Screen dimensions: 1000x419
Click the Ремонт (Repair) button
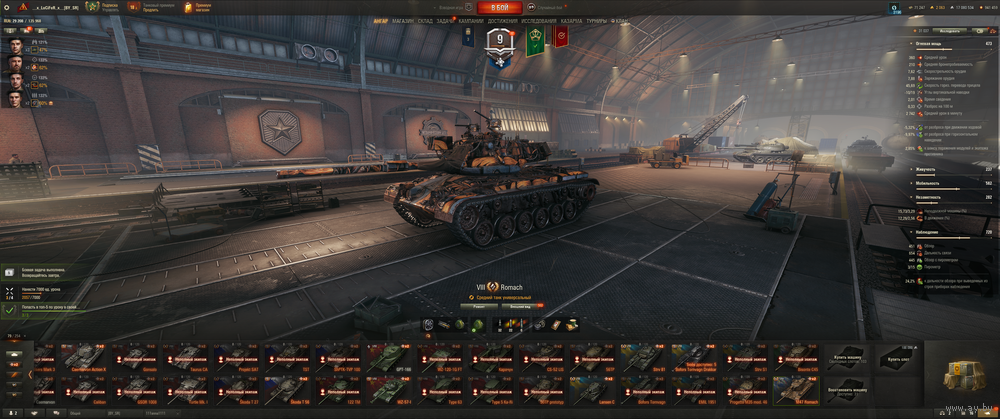point(479,306)
